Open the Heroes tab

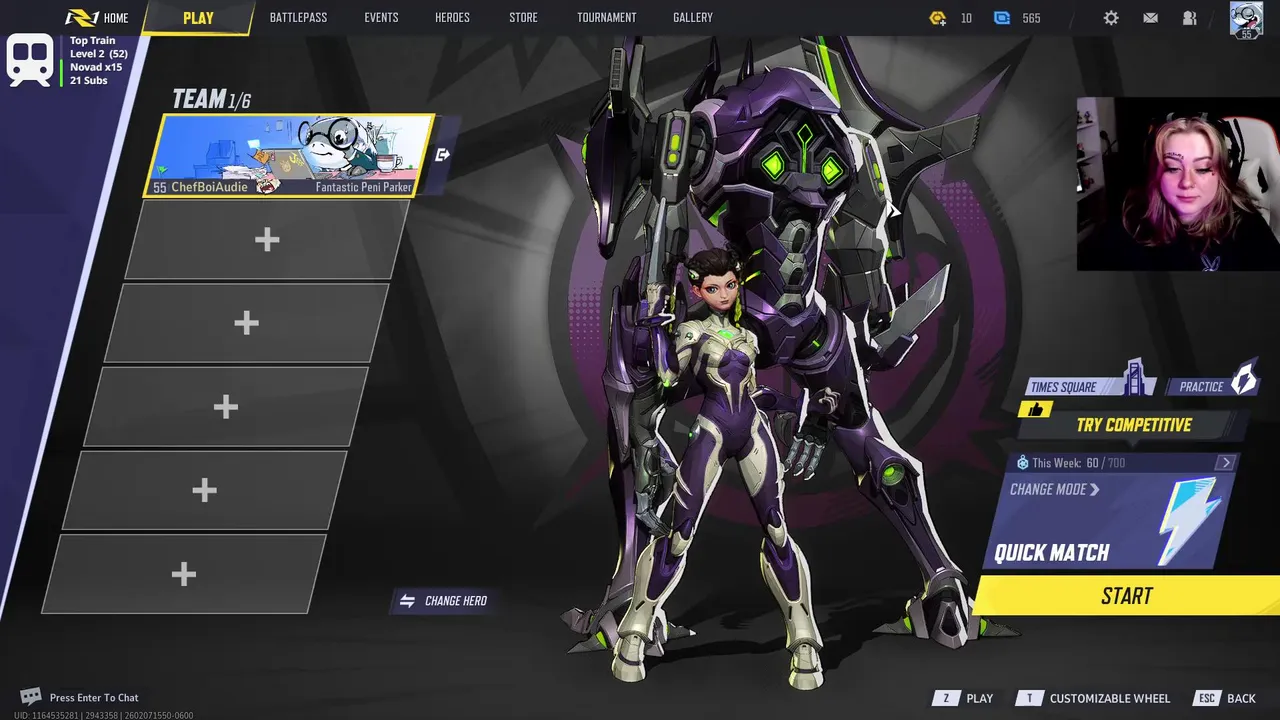452,18
